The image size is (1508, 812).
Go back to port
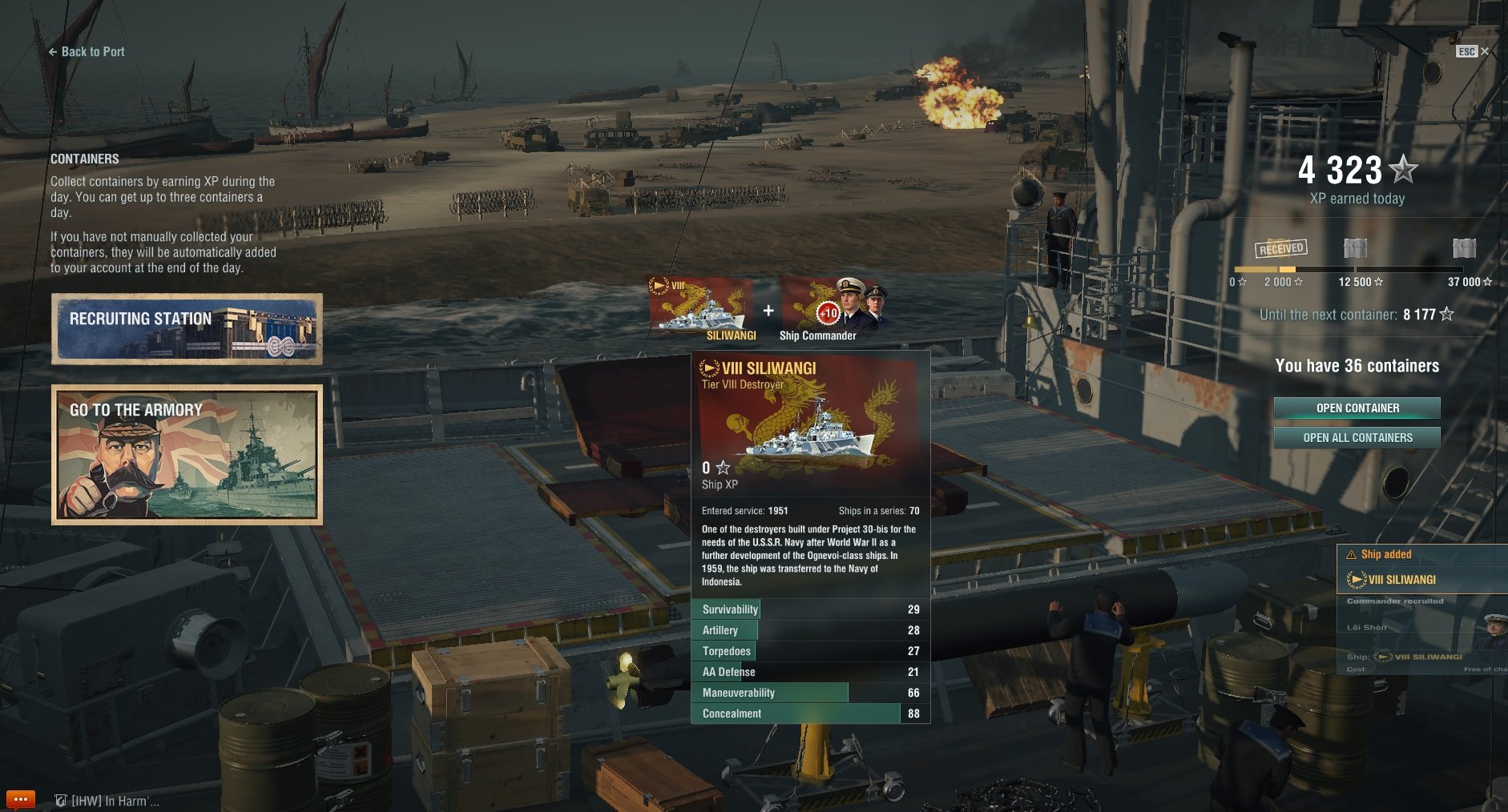tap(87, 52)
